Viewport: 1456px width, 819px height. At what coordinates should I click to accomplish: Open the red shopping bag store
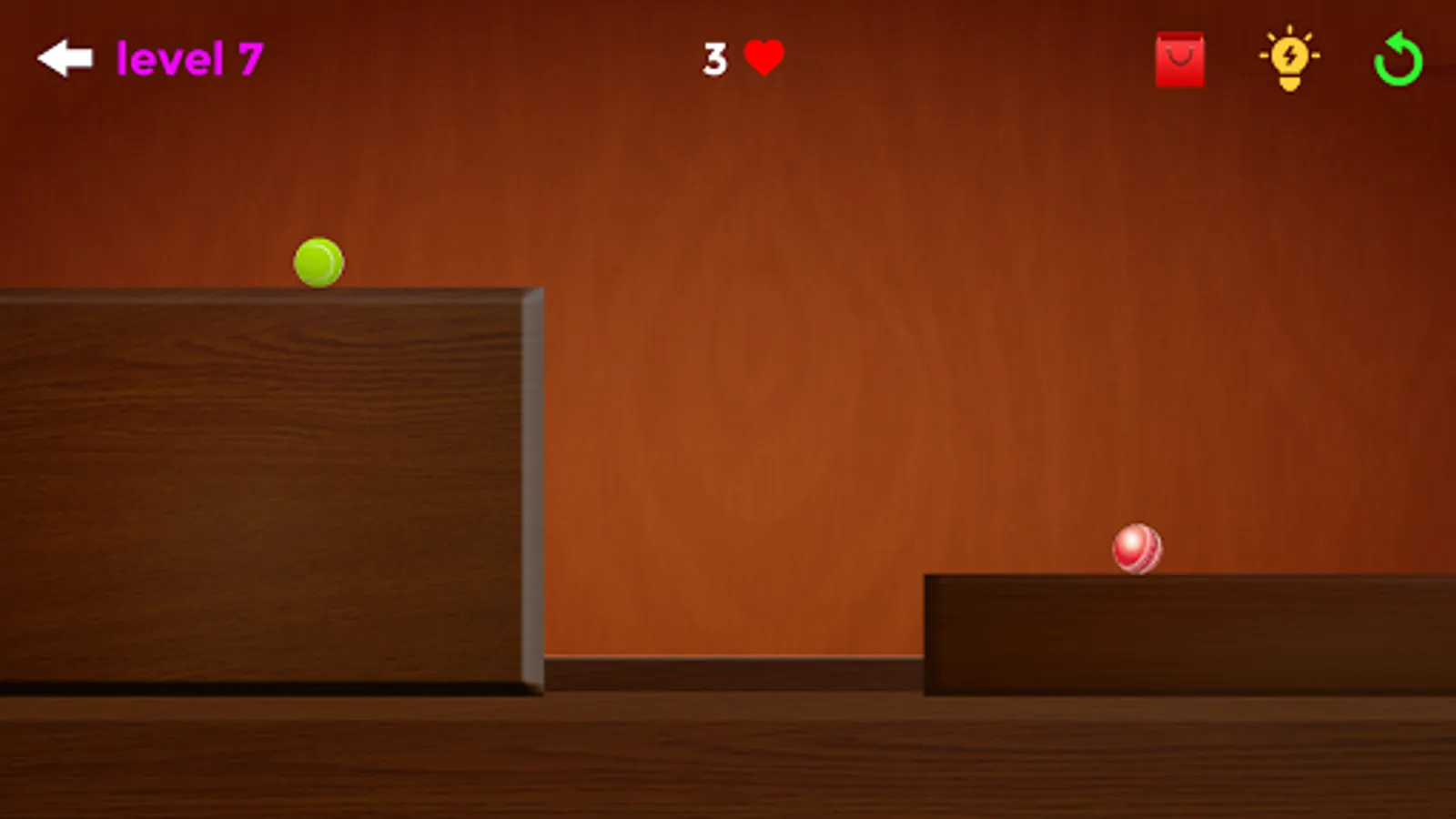click(1180, 60)
